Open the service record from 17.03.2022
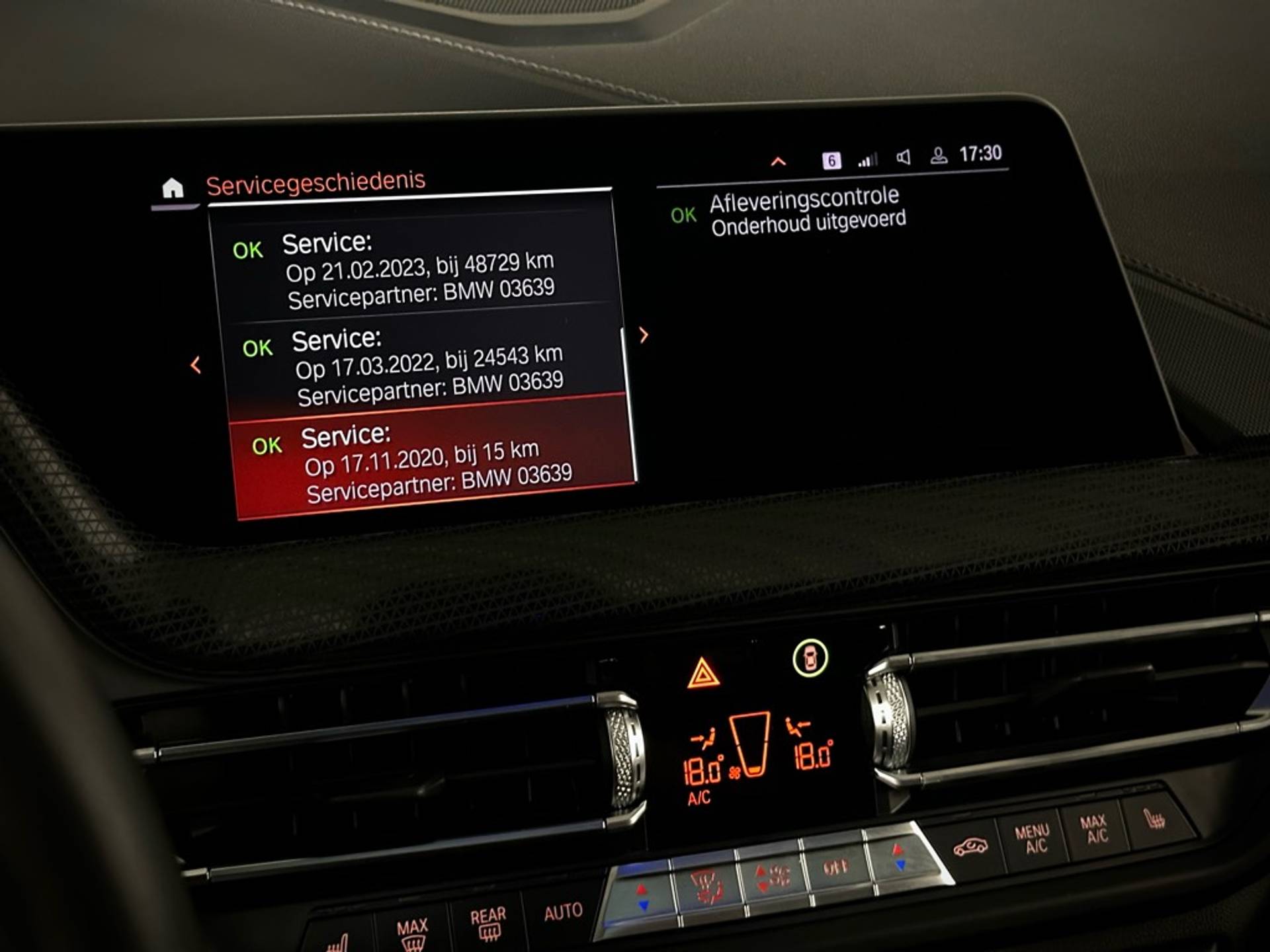This screenshot has width=1270, height=952. click(x=427, y=365)
